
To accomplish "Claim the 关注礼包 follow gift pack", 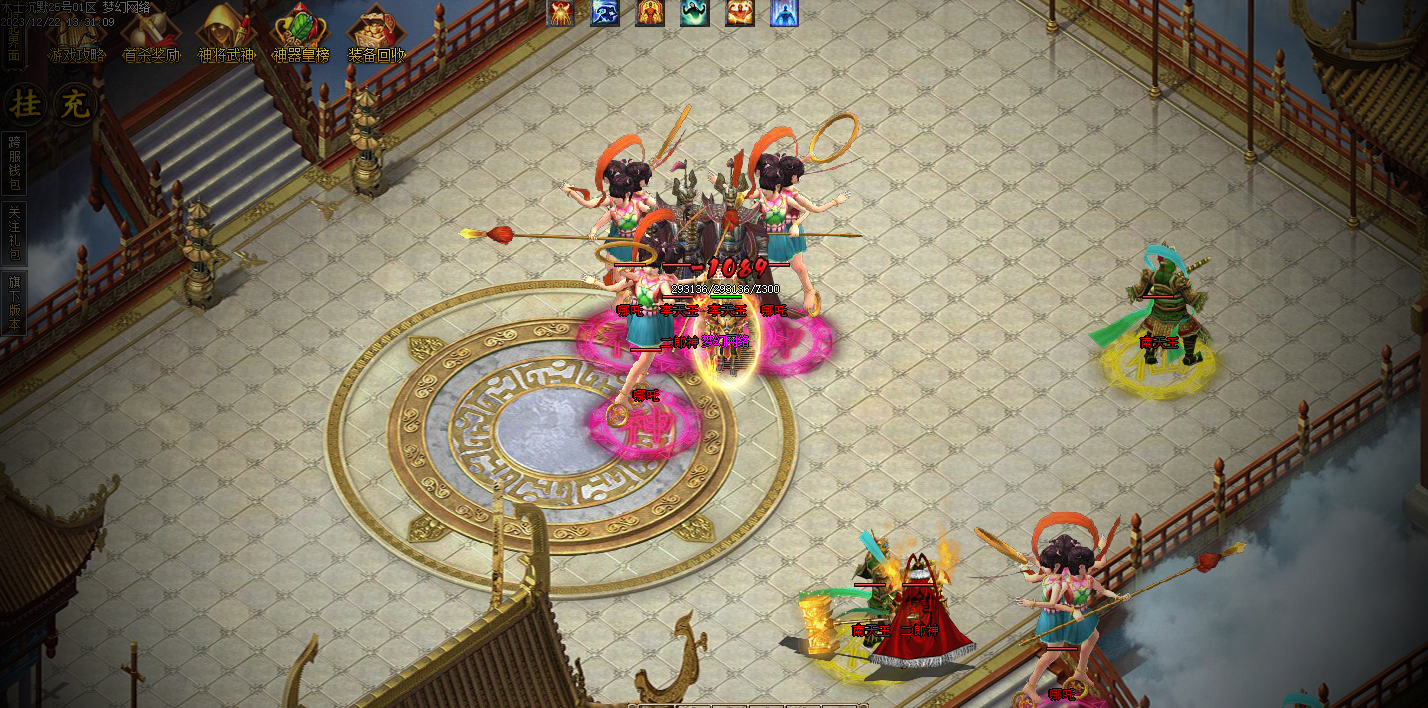I will (x=14, y=233).
